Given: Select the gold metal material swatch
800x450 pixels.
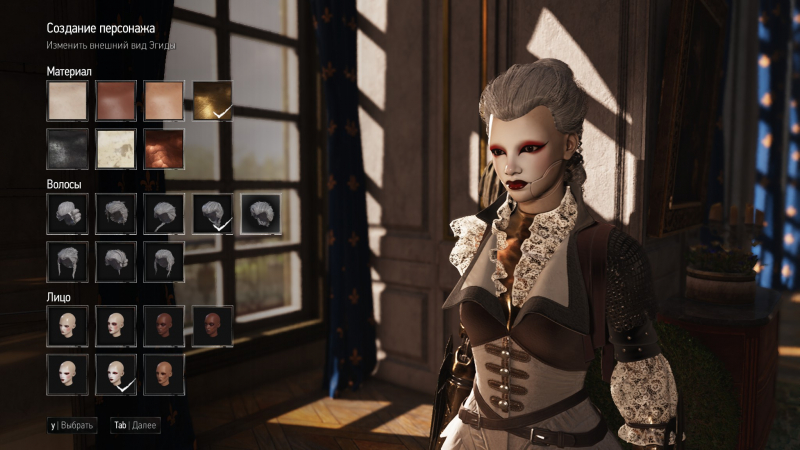Looking at the screenshot, I should [x=212, y=101].
